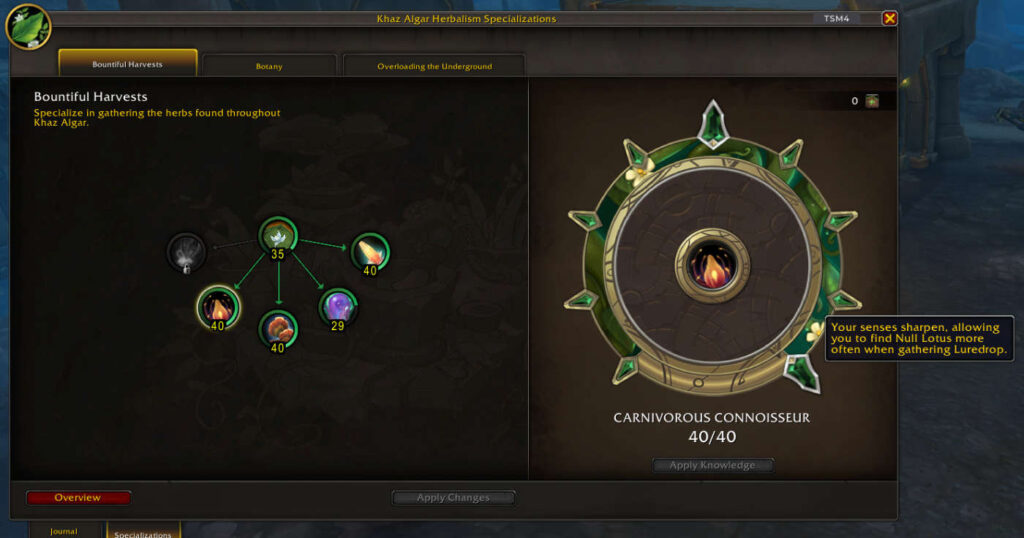Select the locked grey herb node
The image size is (1024, 538).
[186, 252]
